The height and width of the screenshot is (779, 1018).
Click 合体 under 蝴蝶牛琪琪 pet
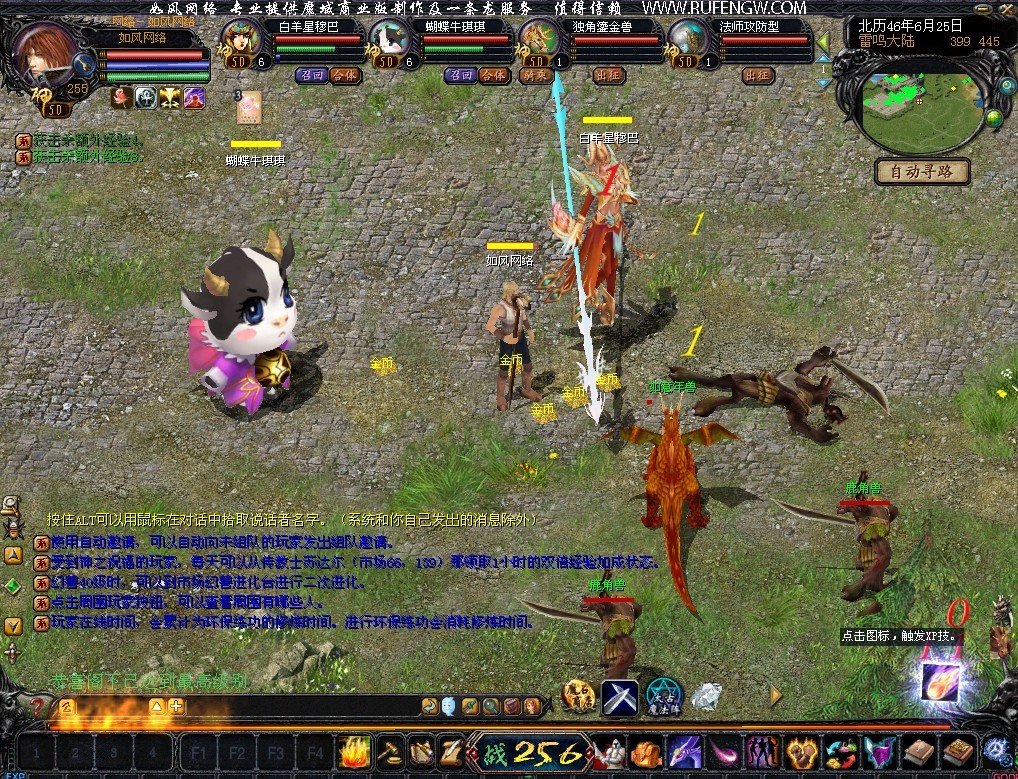point(493,75)
